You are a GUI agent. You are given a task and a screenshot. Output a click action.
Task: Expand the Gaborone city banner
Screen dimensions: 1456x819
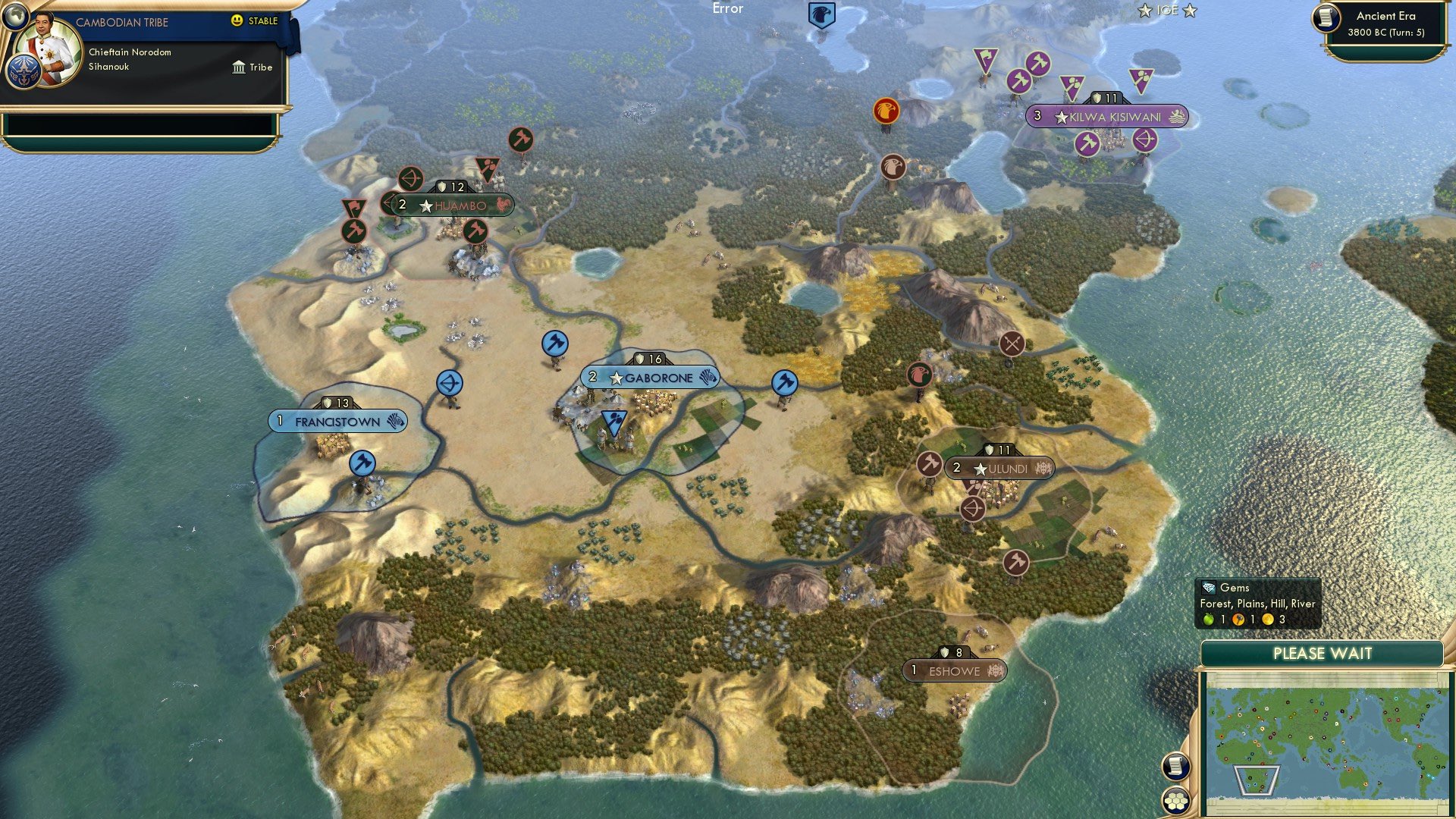(x=652, y=376)
